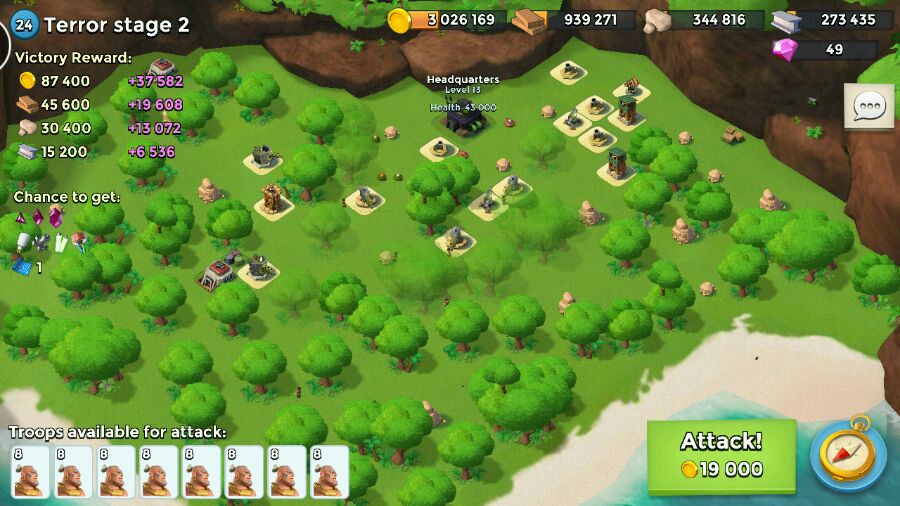This screenshot has width=900, height=506.
Task: Open the compass map button
Action: (848, 455)
